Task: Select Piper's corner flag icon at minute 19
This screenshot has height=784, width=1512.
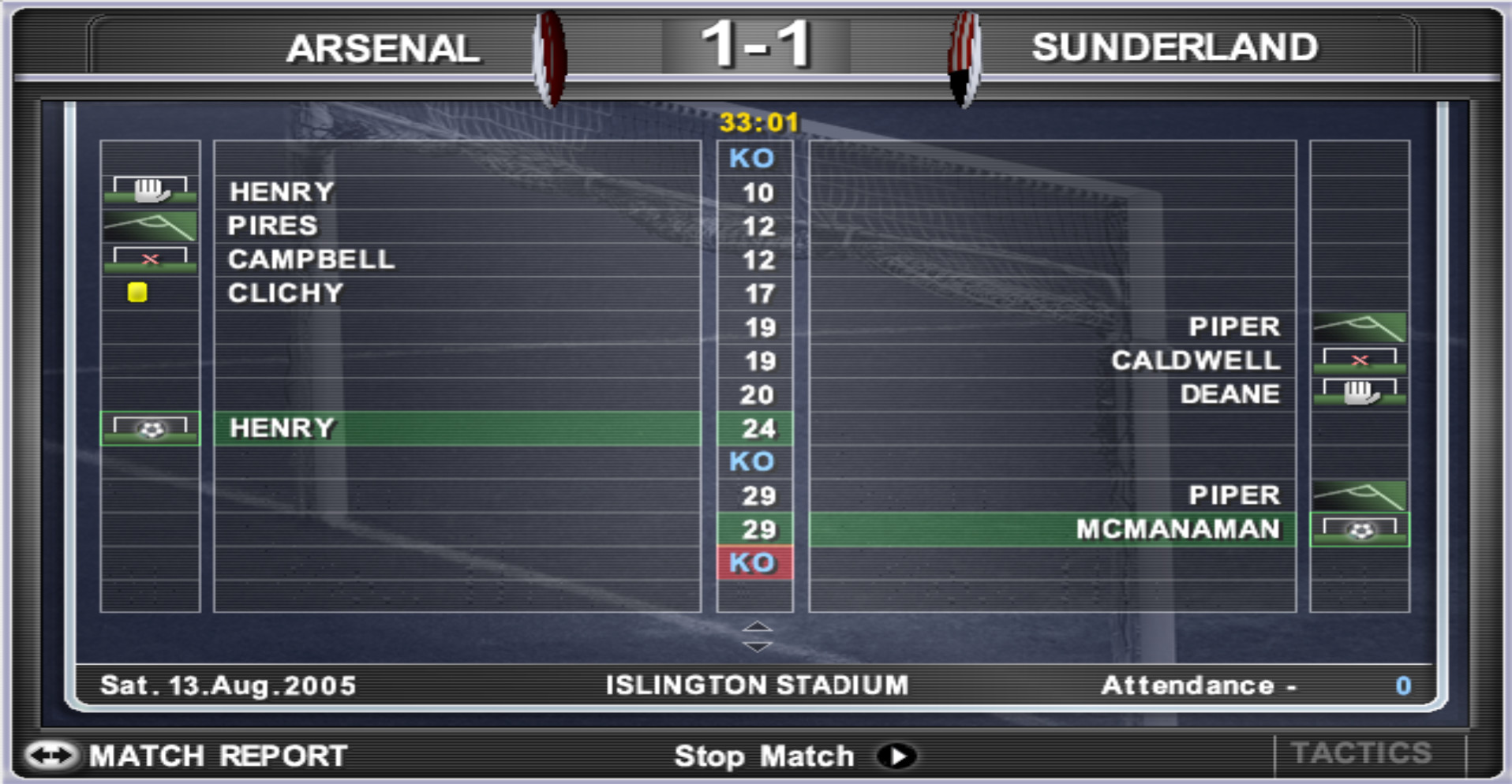Action: [x=1359, y=327]
